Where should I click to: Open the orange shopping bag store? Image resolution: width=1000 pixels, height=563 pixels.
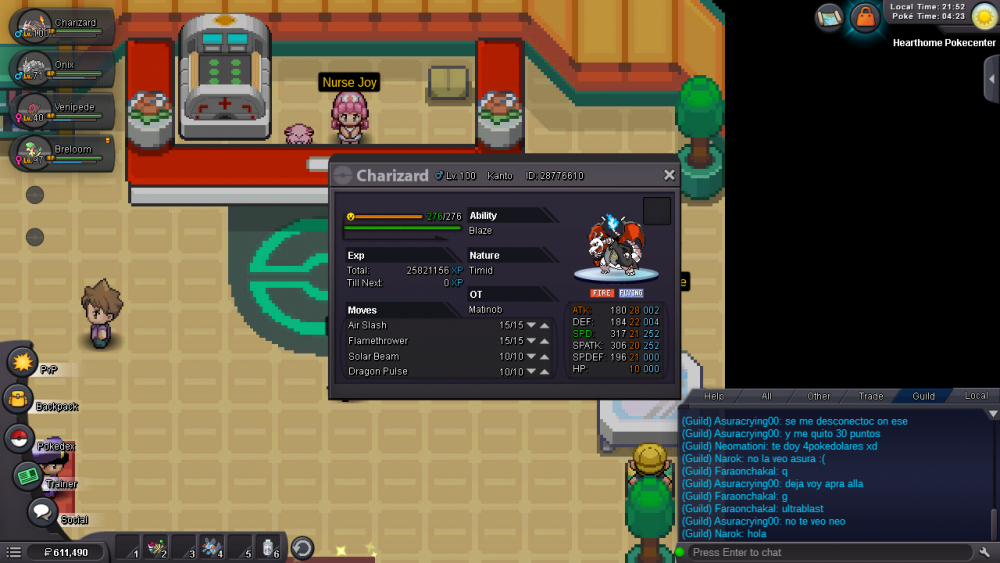[864, 17]
